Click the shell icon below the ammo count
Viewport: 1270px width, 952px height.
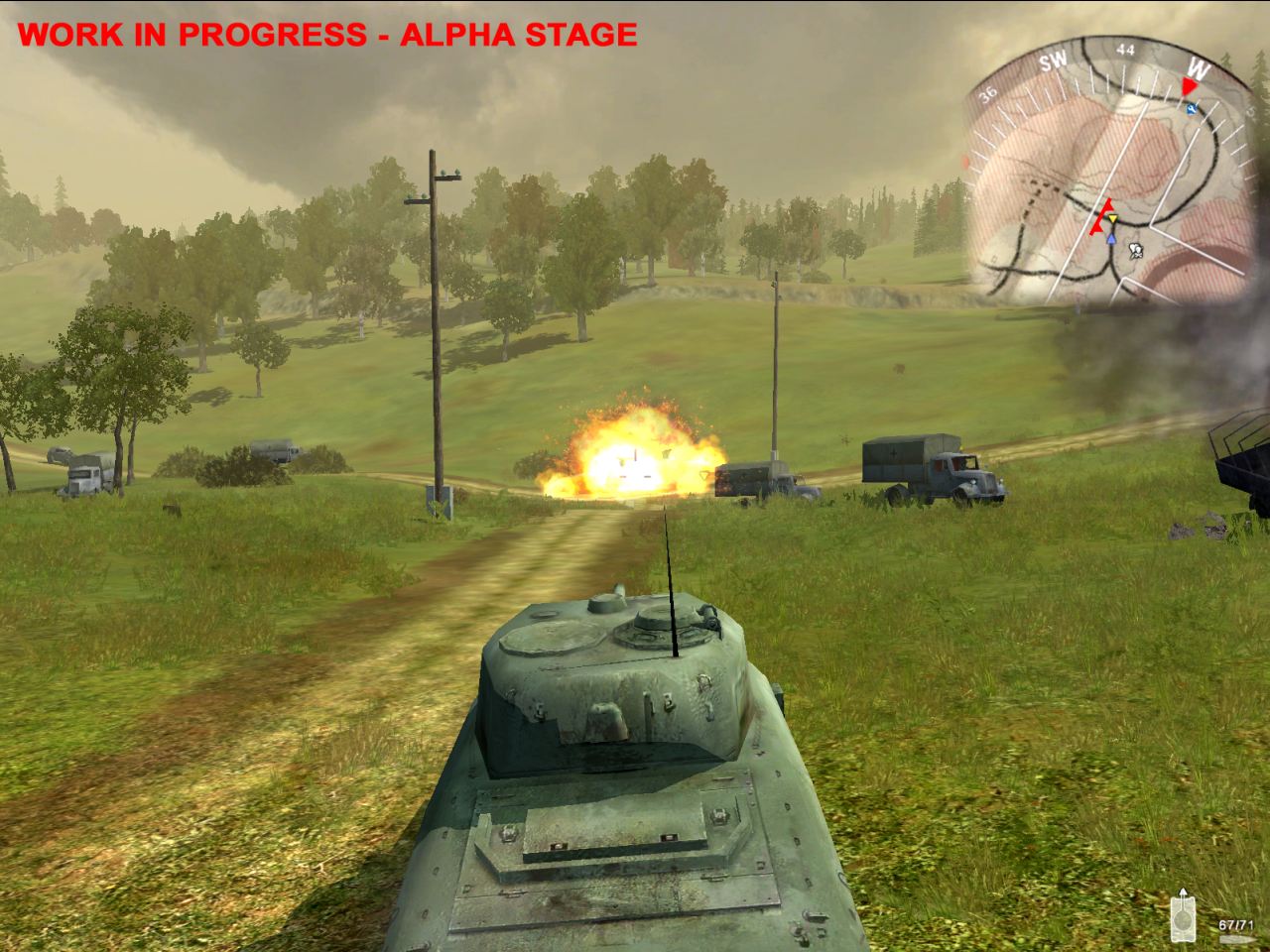(x=1237, y=939)
